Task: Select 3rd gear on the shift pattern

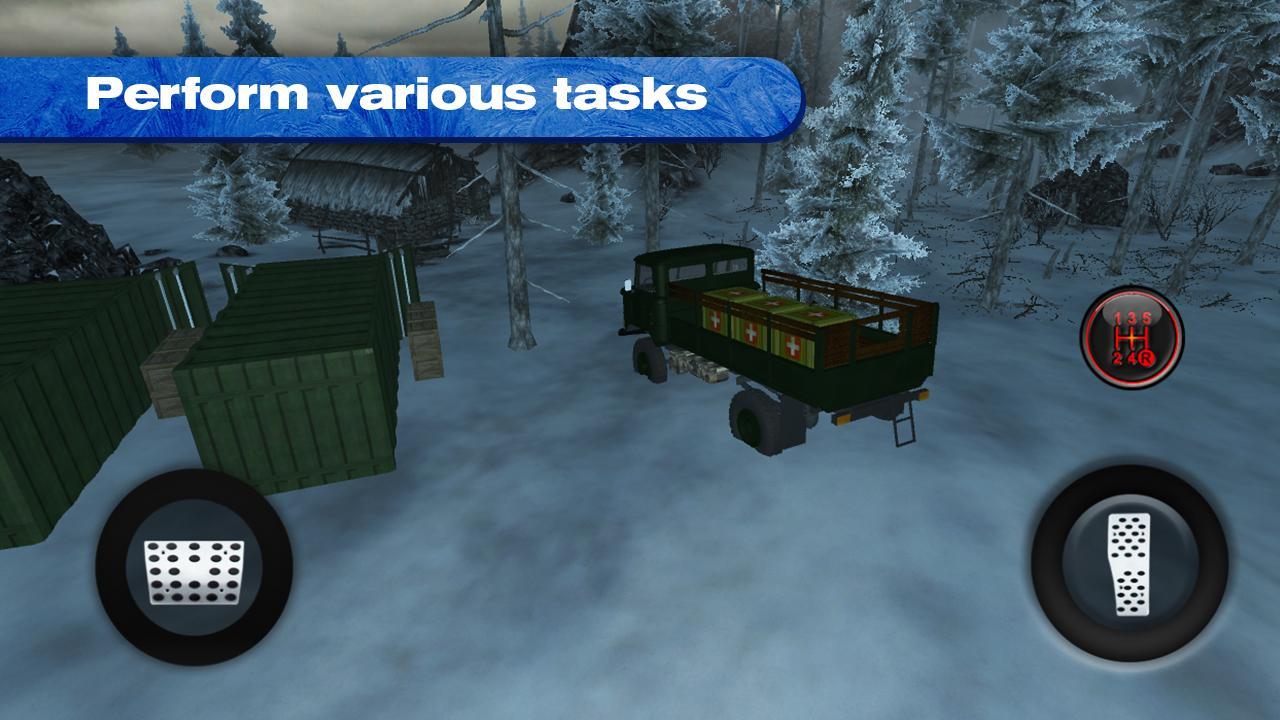Action: [x=1131, y=316]
